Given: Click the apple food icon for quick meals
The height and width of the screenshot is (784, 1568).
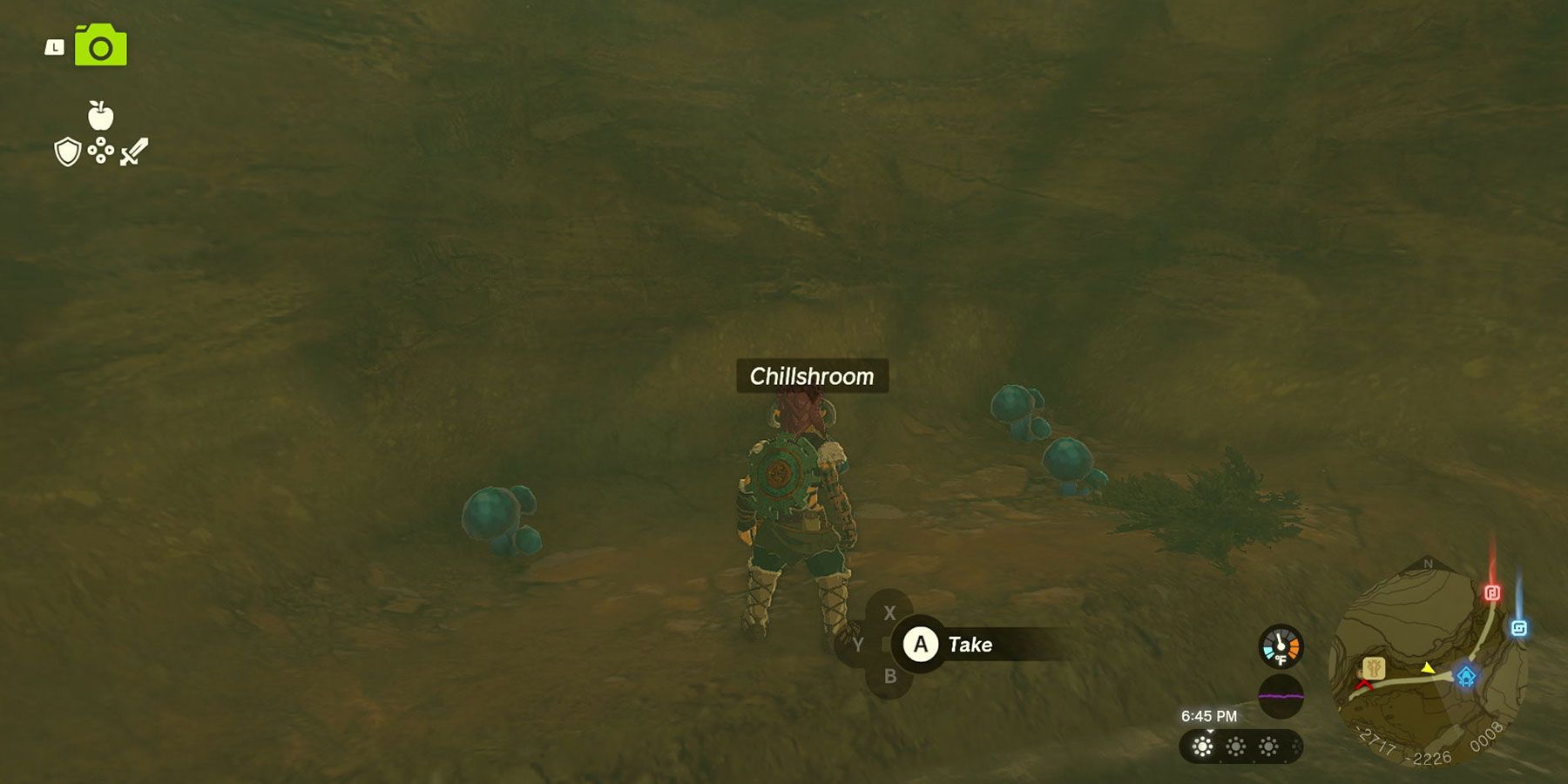Looking at the screenshot, I should click(102, 114).
